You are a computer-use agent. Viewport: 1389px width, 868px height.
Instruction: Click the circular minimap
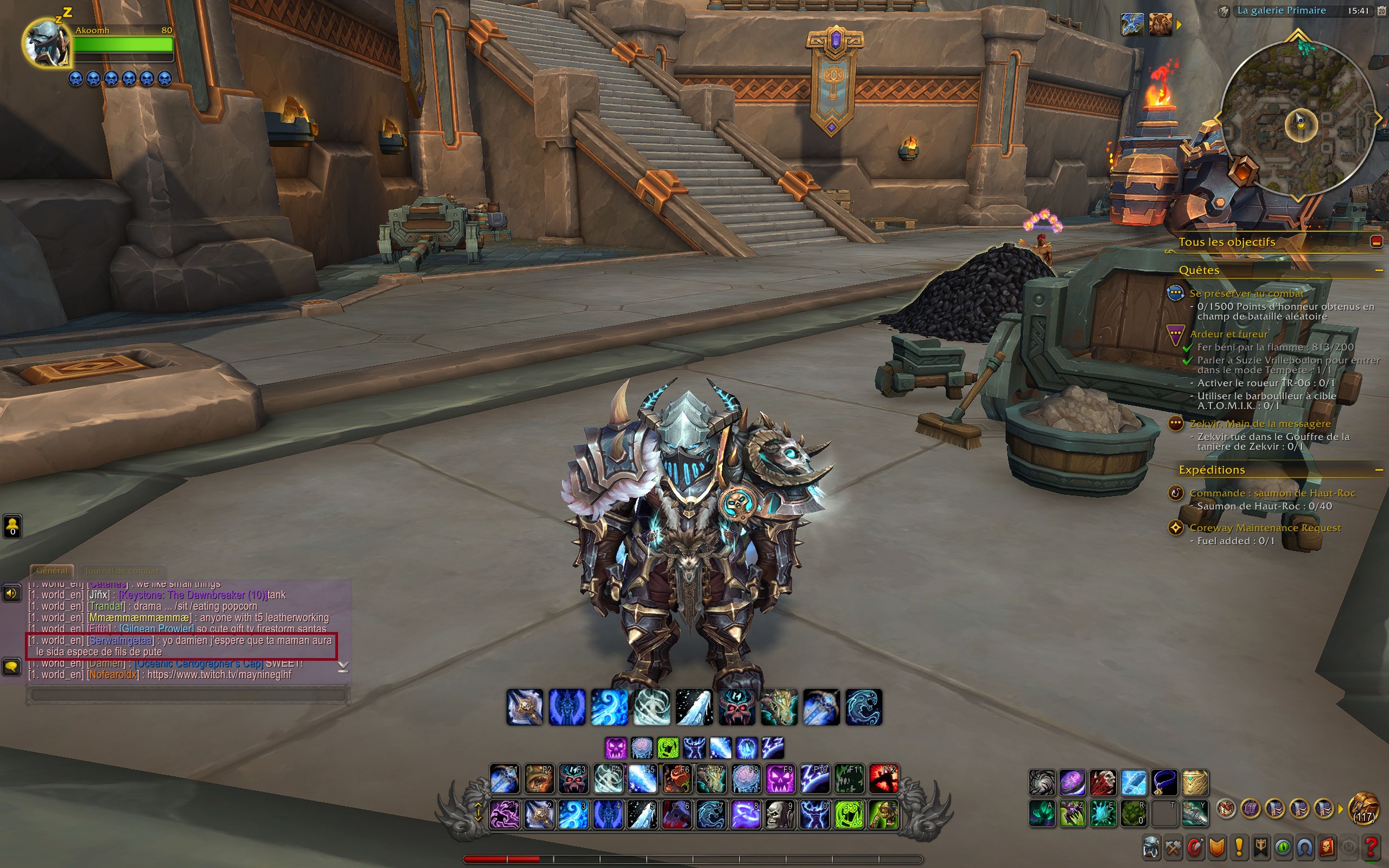pos(1298,120)
